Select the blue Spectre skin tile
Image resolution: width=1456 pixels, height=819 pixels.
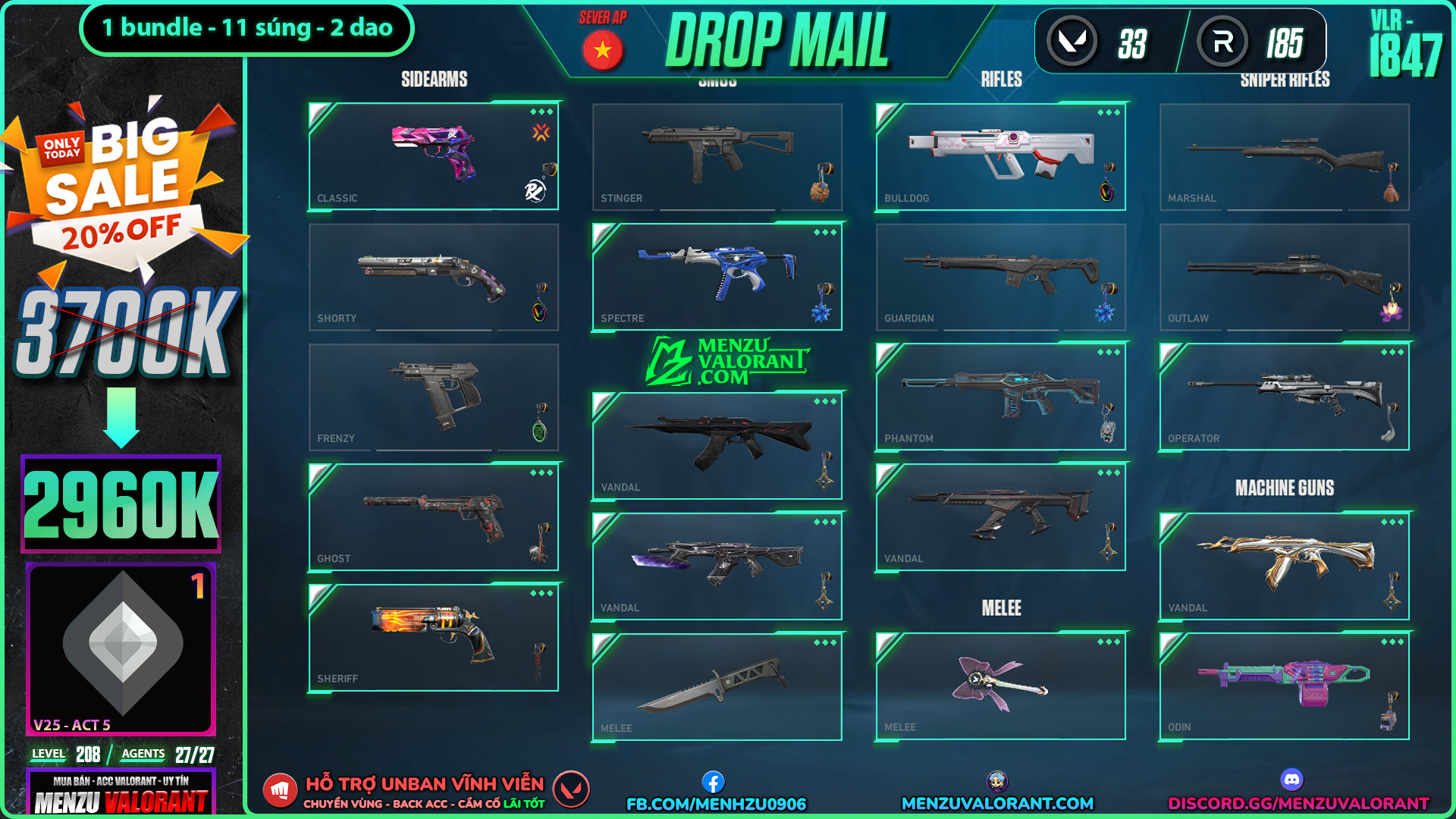[717, 277]
